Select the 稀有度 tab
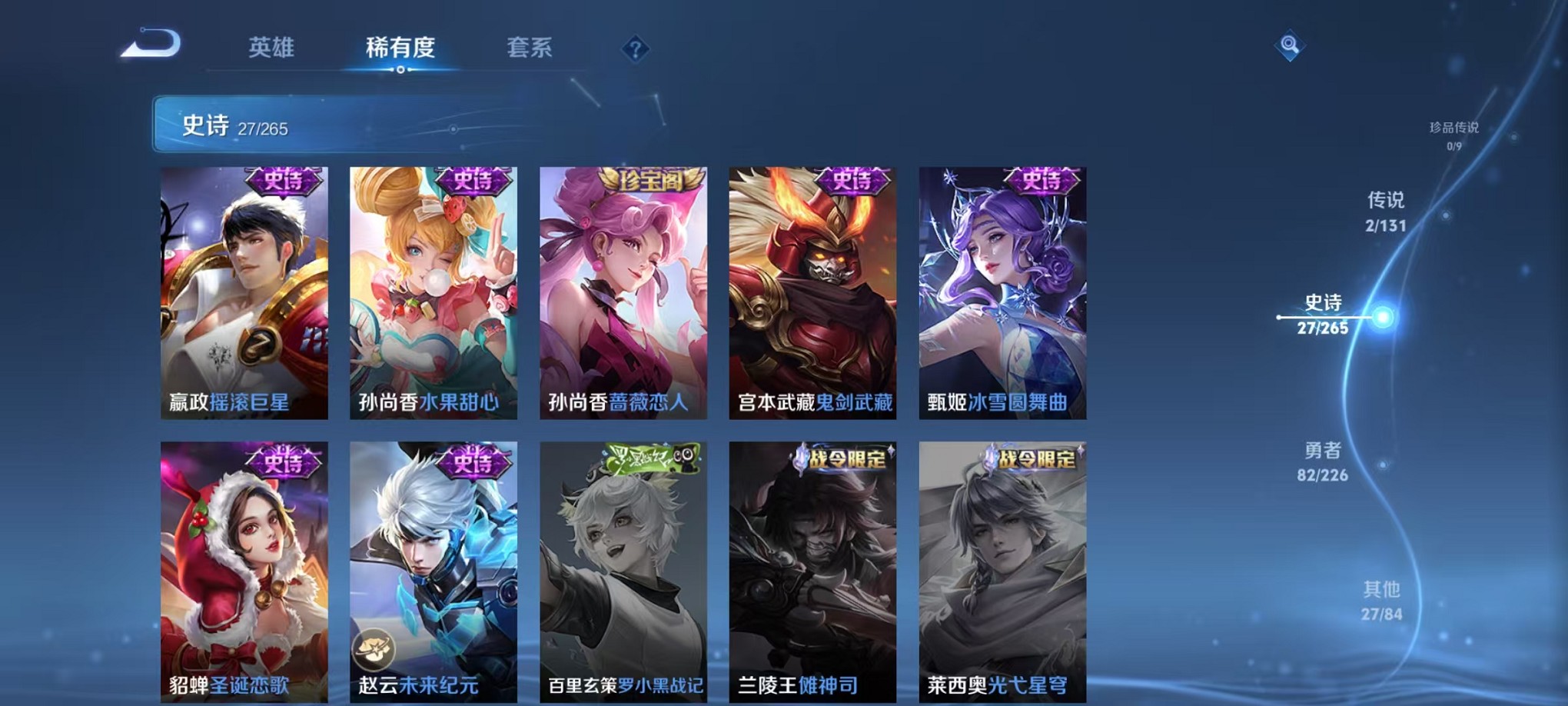Image resolution: width=1568 pixels, height=706 pixels. [399, 48]
